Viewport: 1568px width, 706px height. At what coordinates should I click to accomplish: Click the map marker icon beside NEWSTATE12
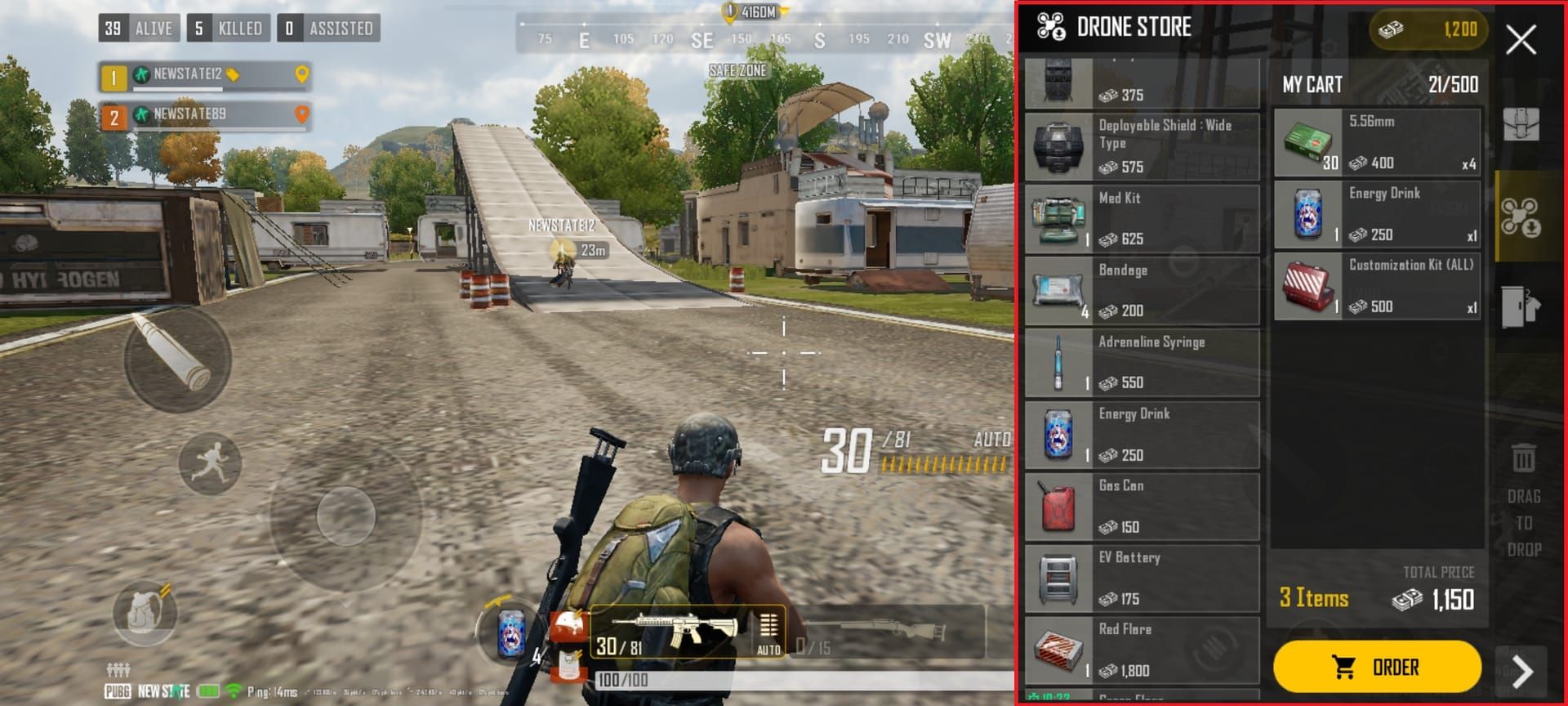point(303,75)
